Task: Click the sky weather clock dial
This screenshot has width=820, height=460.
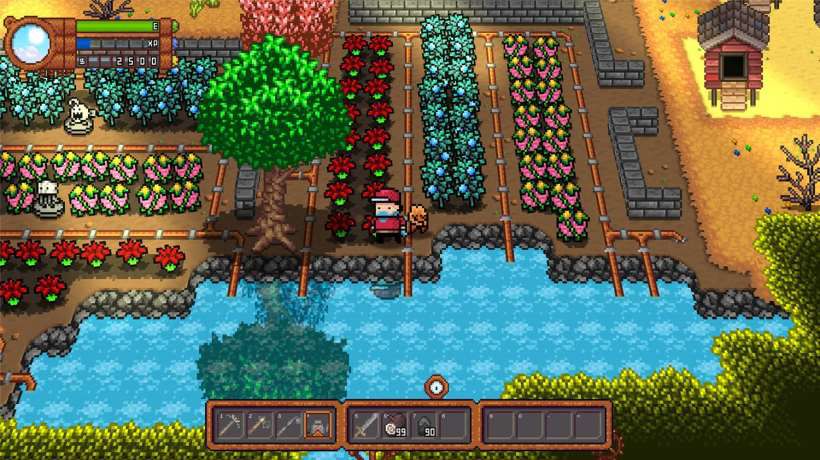Action: [x=30, y=42]
